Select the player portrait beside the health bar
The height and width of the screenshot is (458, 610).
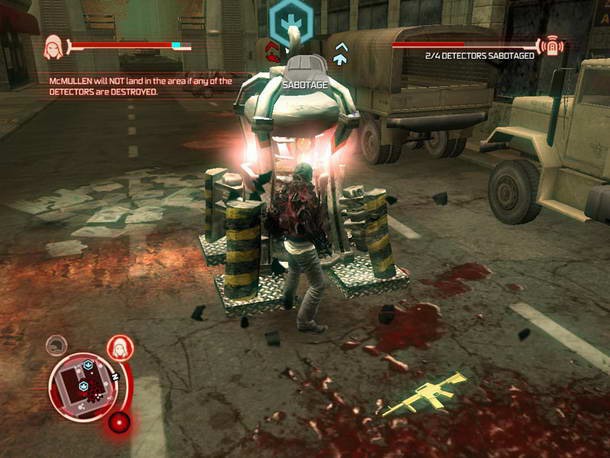(53, 47)
